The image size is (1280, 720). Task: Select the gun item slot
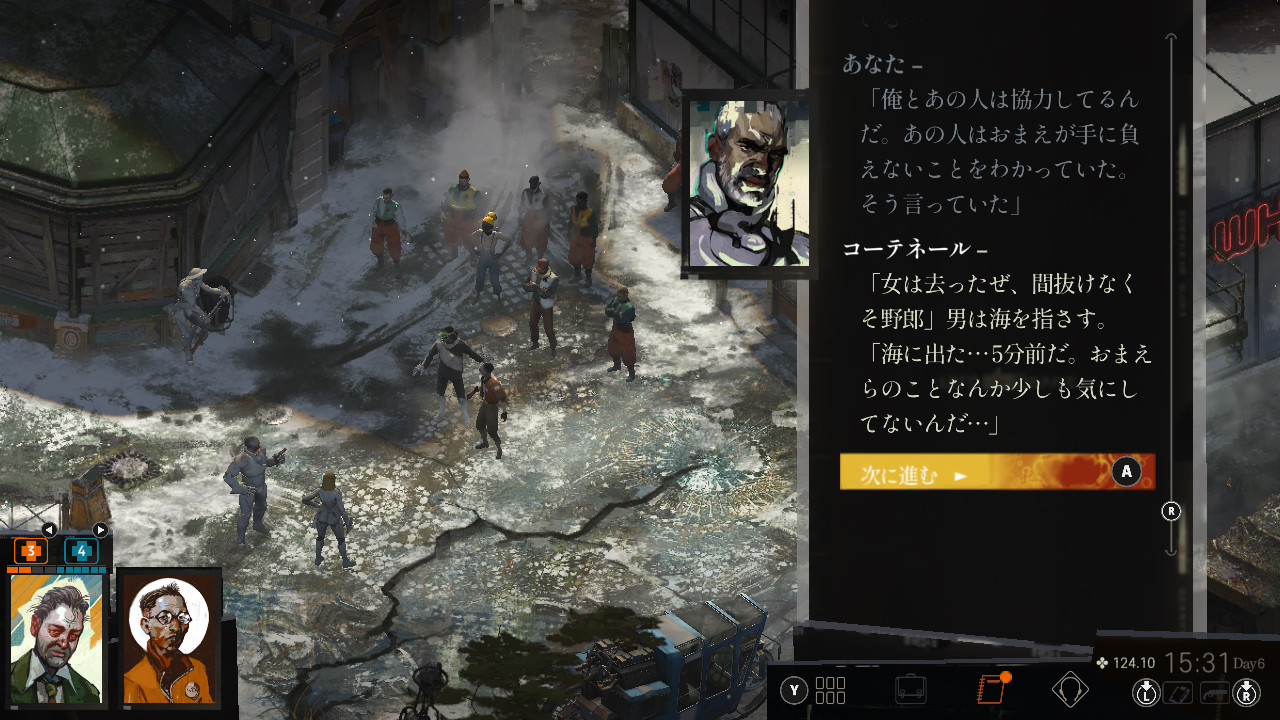1213,692
